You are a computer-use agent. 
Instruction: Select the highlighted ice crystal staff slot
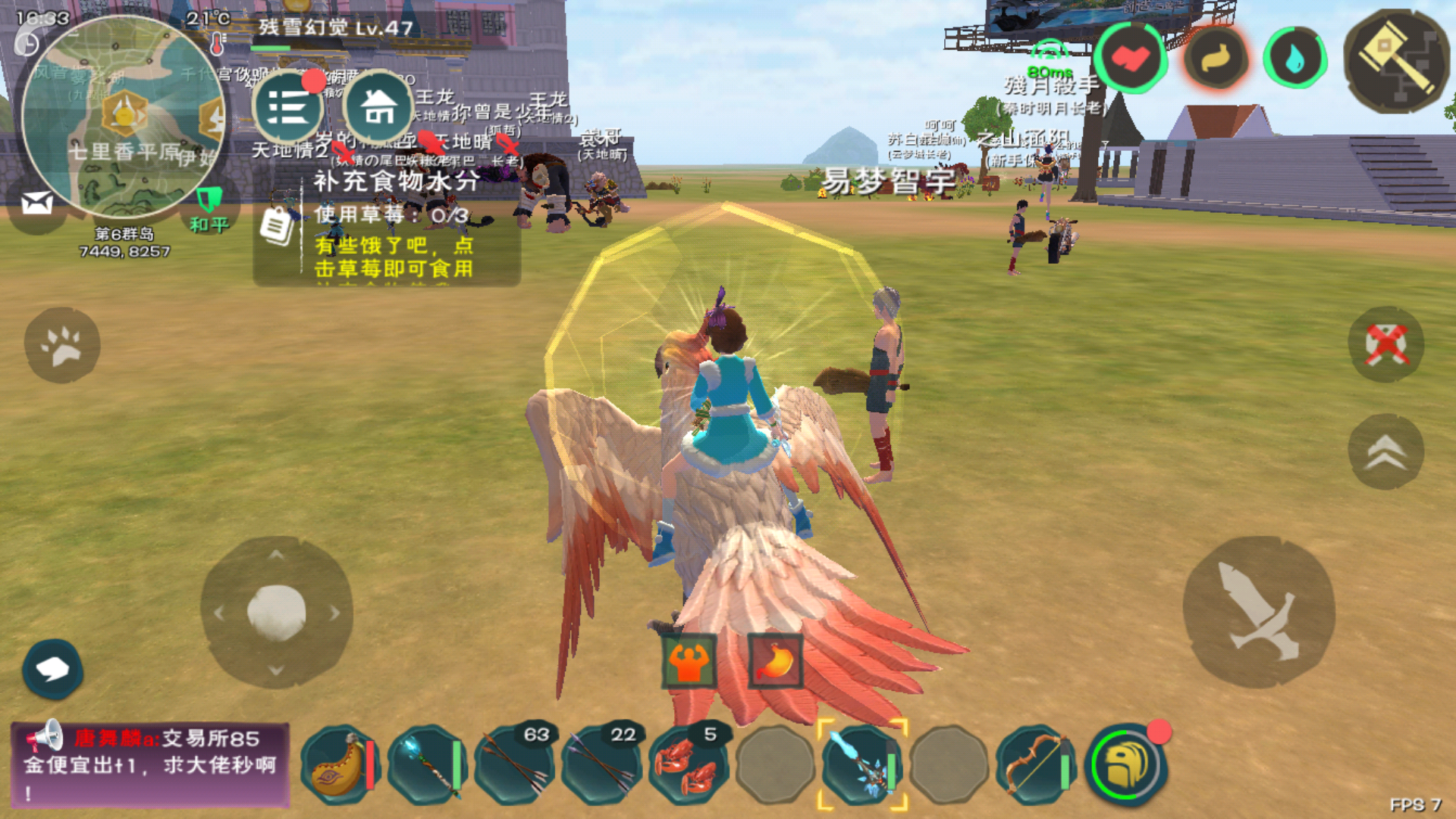[862, 766]
